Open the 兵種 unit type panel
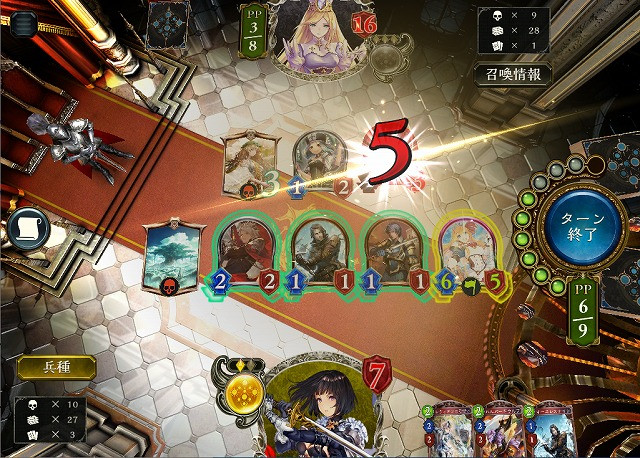The height and width of the screenshot is (458, 640). point(56,367)
